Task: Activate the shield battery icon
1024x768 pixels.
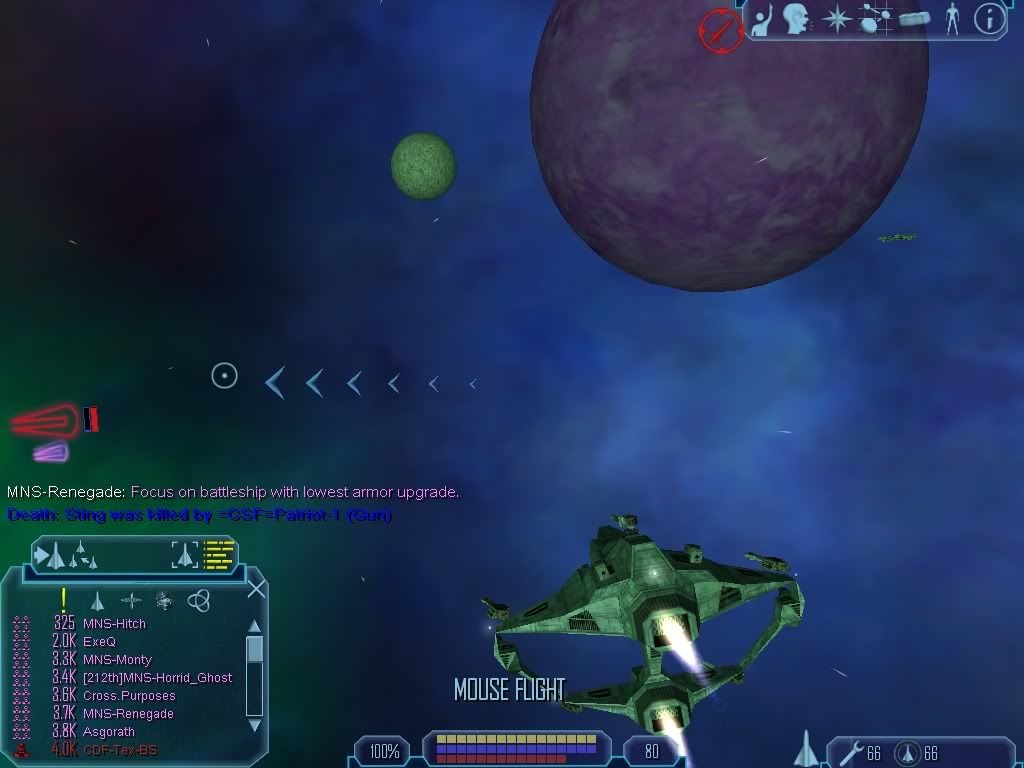Action: coord(907,752)
